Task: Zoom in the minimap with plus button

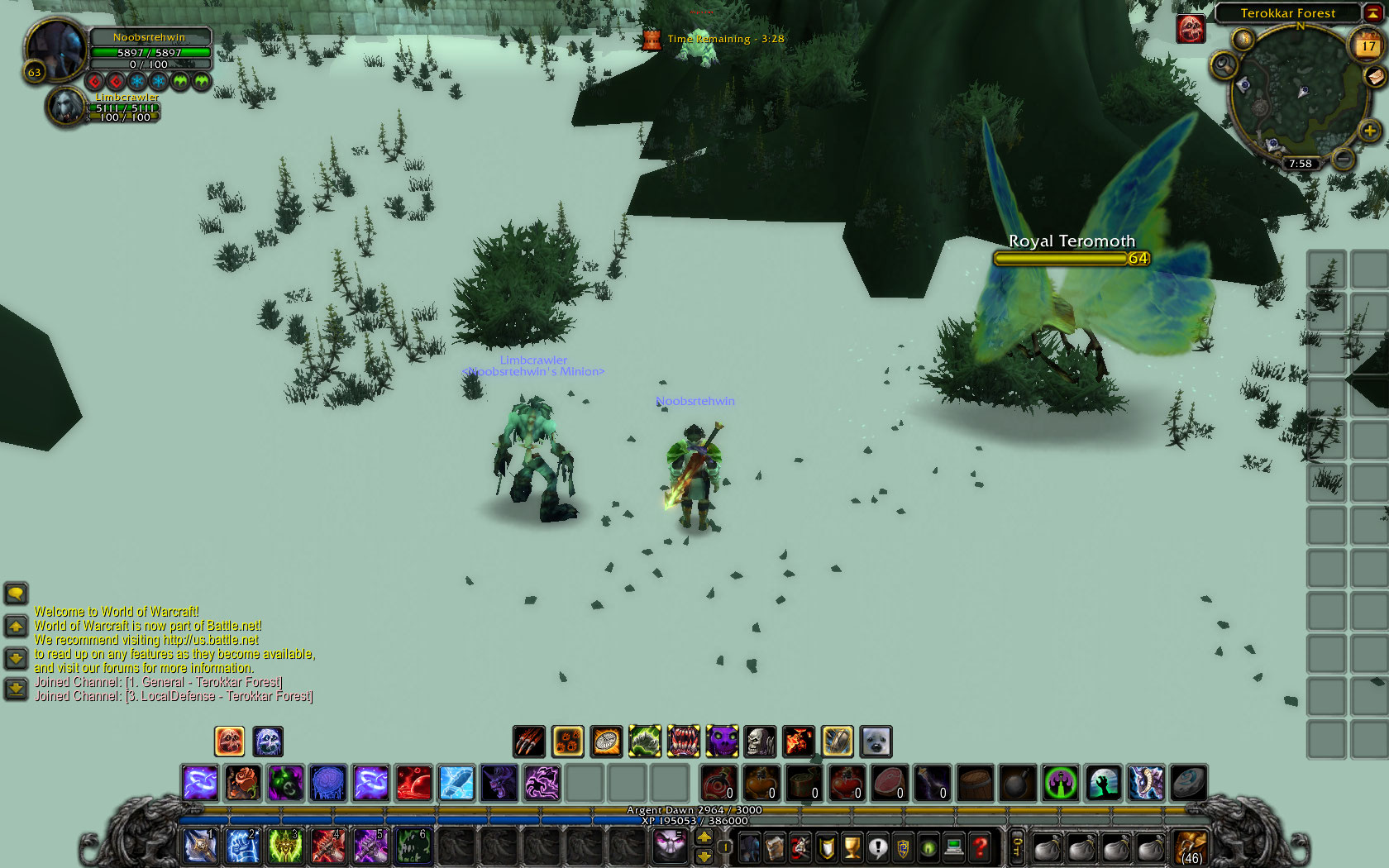Action: point(1369,131)
